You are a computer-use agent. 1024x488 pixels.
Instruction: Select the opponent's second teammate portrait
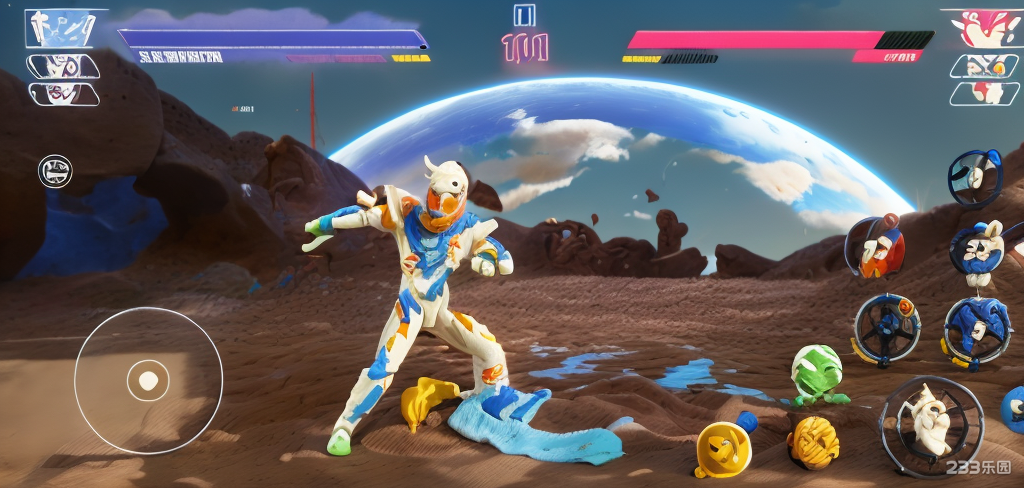coord(984,66)
